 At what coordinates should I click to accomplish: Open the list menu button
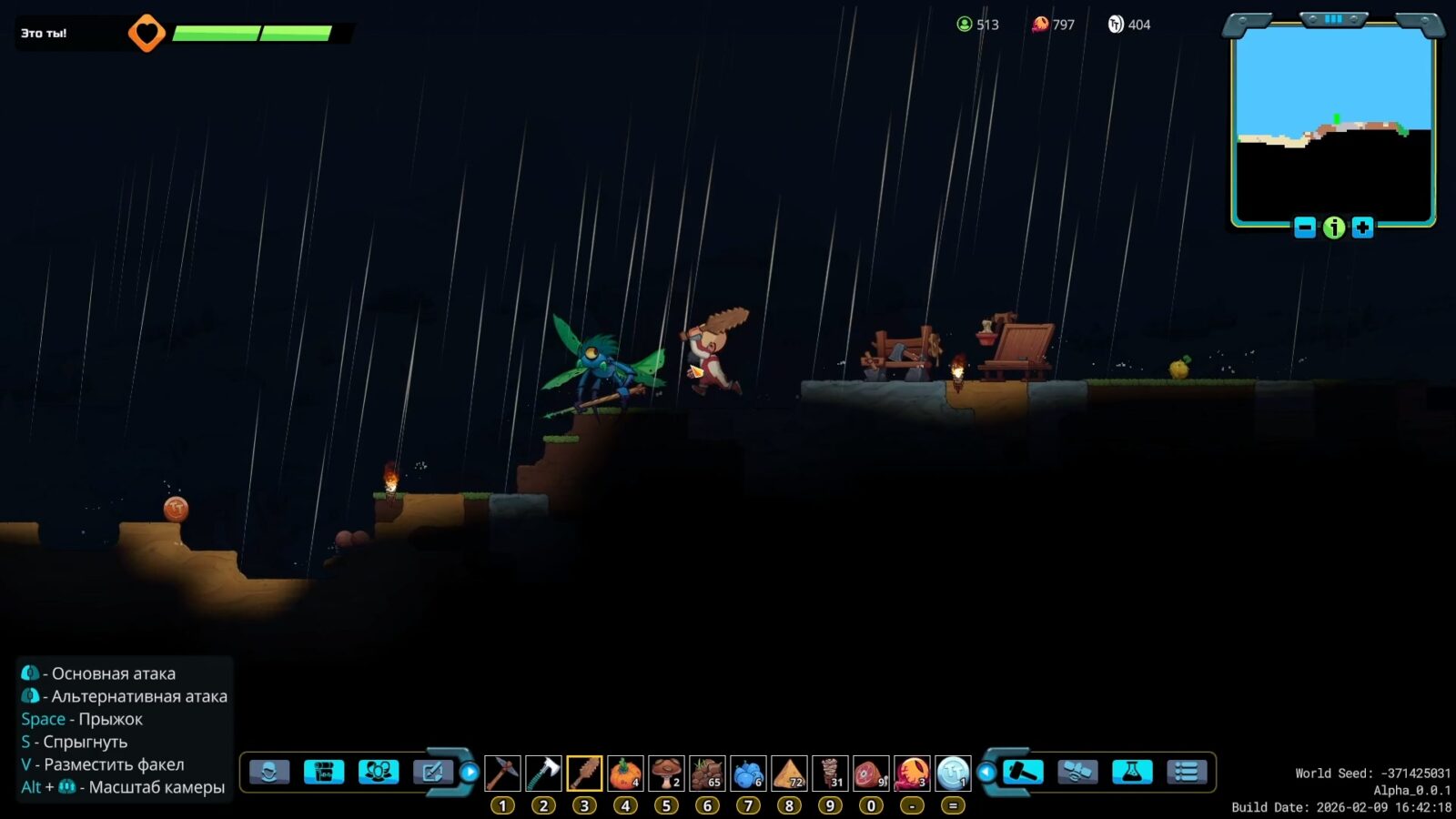coord(1187,773)
